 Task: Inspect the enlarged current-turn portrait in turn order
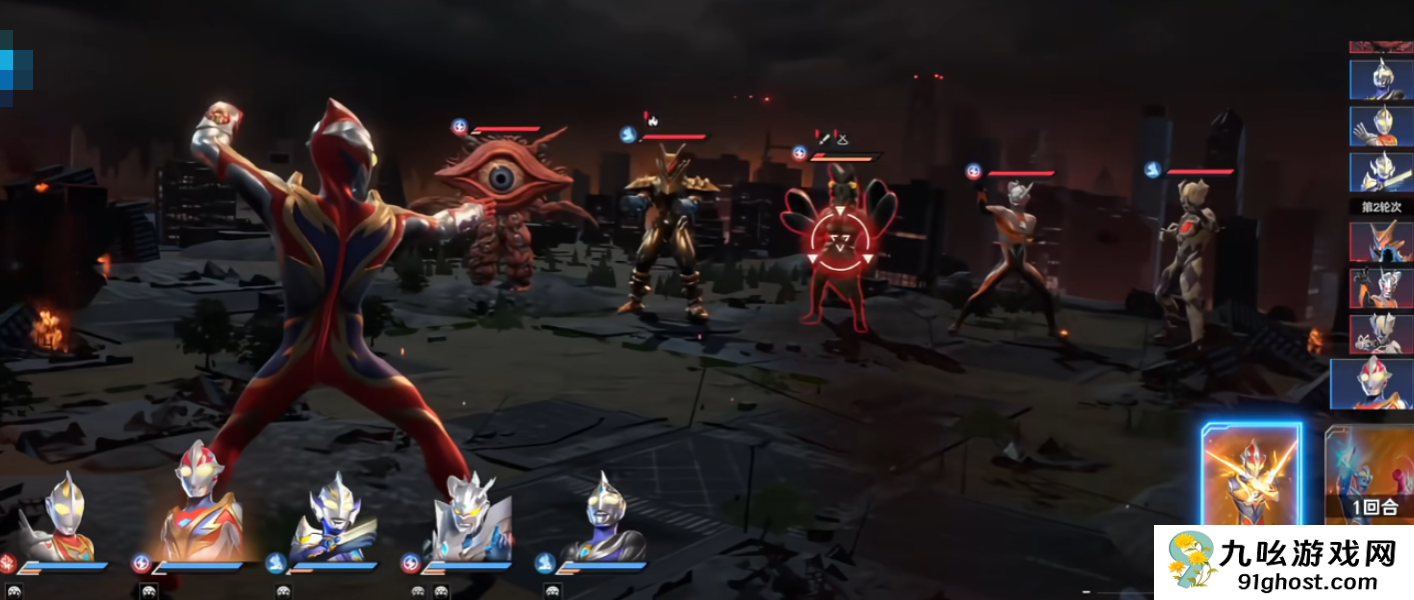(1371, 384)
